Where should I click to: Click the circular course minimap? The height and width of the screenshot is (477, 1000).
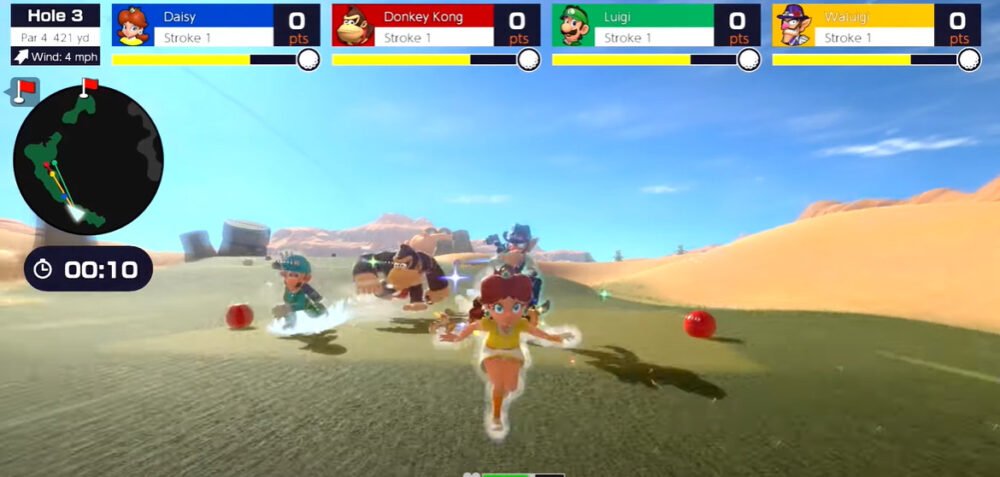click(x=88, y=160)
